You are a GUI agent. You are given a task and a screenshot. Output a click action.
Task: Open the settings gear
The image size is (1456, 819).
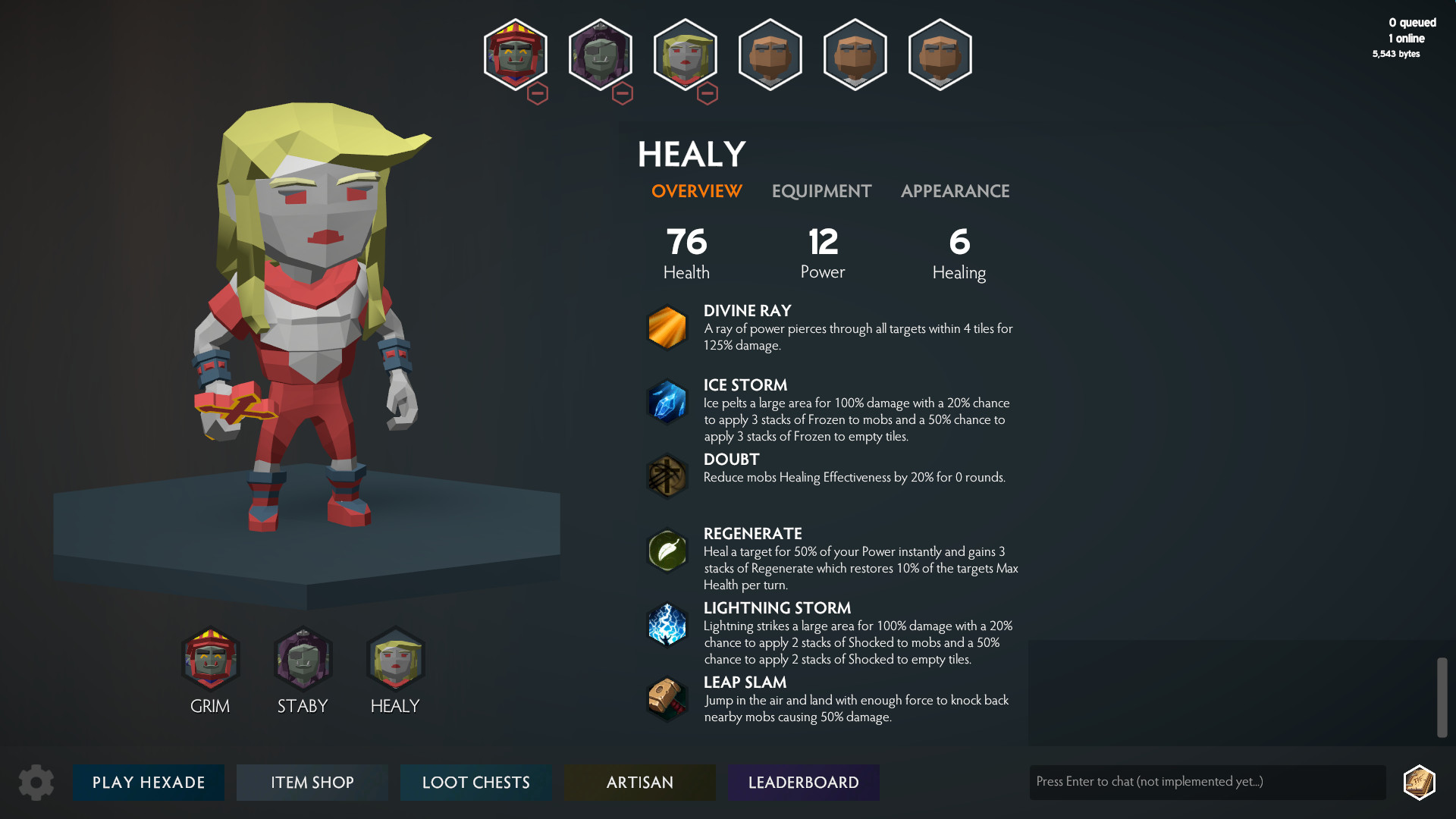[x=36, y=782]
